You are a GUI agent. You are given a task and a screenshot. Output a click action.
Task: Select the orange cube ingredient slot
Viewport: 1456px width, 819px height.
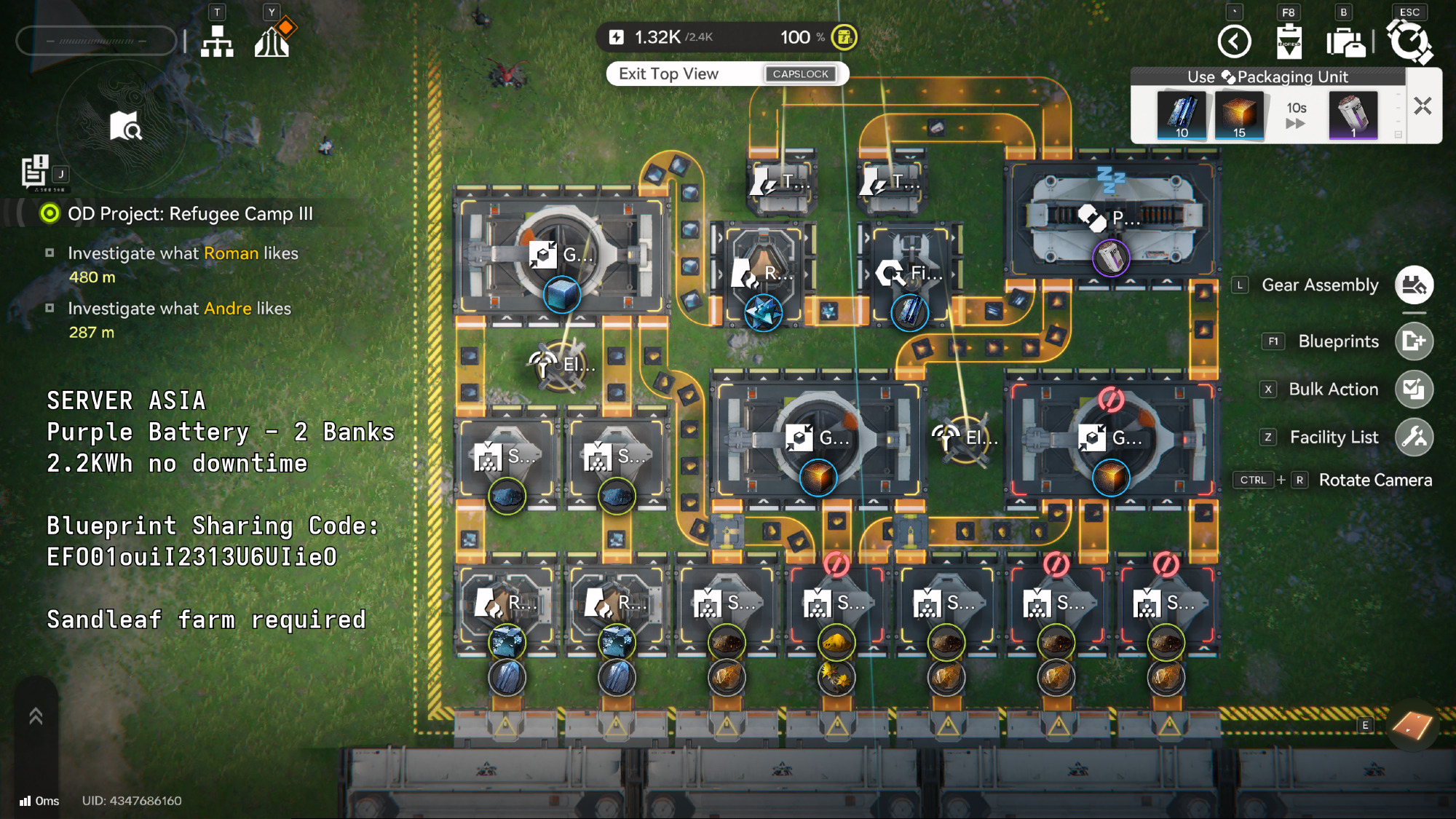click(x=1239, y=115)
